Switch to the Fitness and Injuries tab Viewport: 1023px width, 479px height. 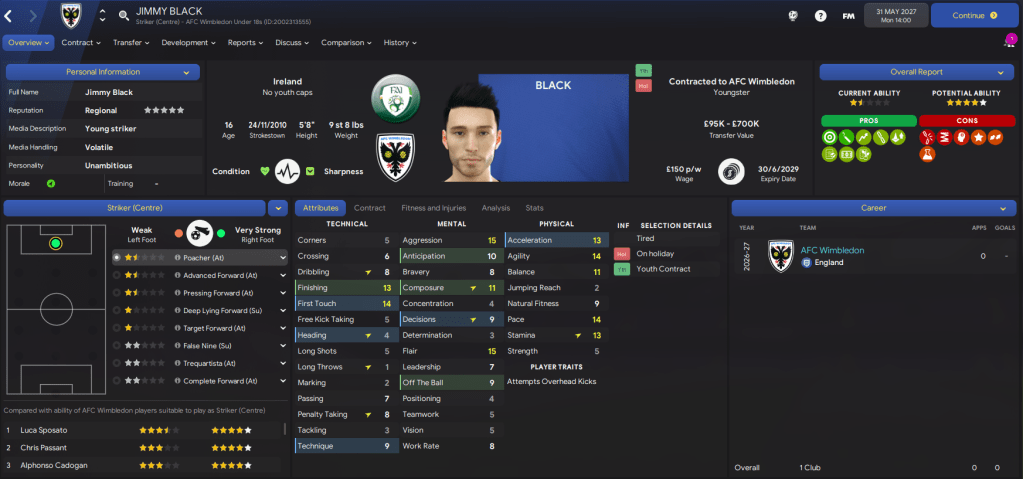click(x=433, y=208)
